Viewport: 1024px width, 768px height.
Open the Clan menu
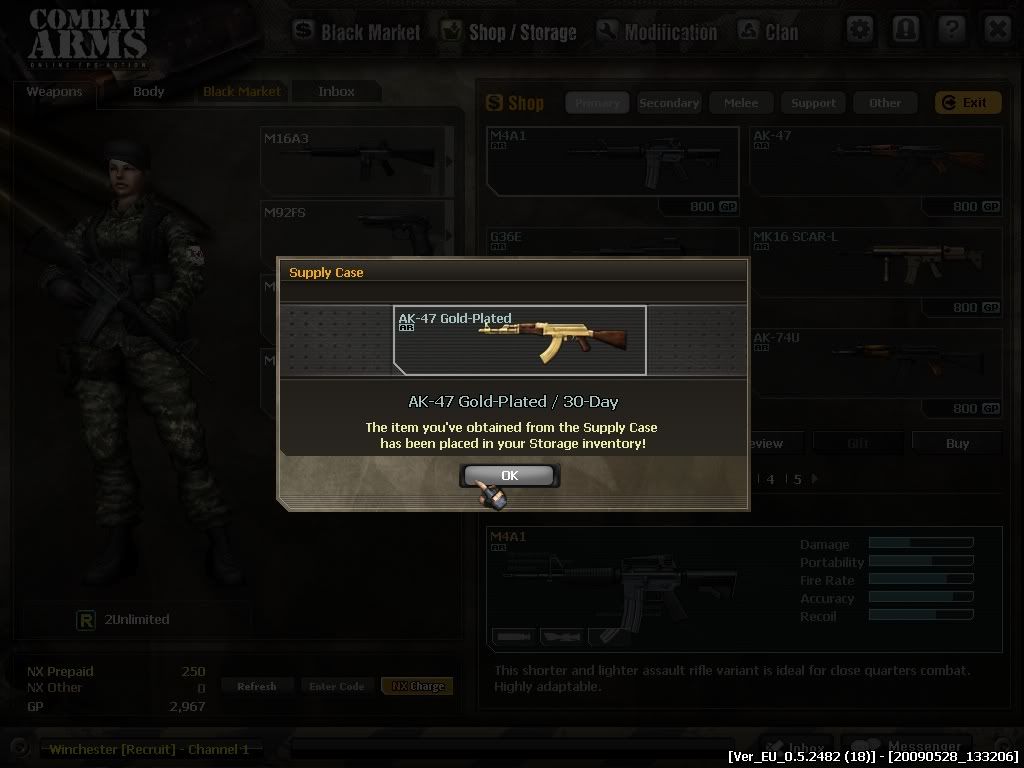[768, 32]
